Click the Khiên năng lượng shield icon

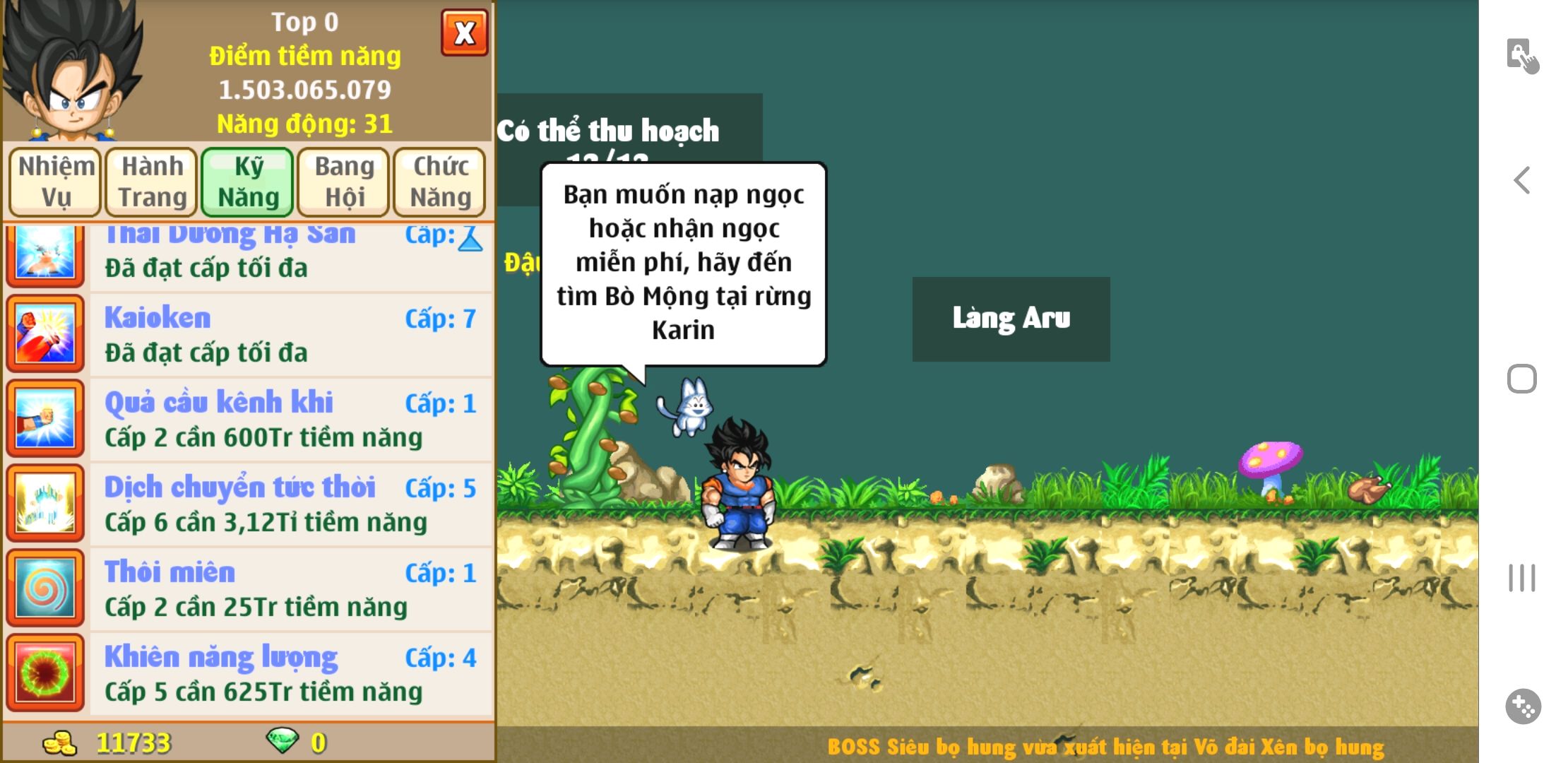(x=45, y=674)
